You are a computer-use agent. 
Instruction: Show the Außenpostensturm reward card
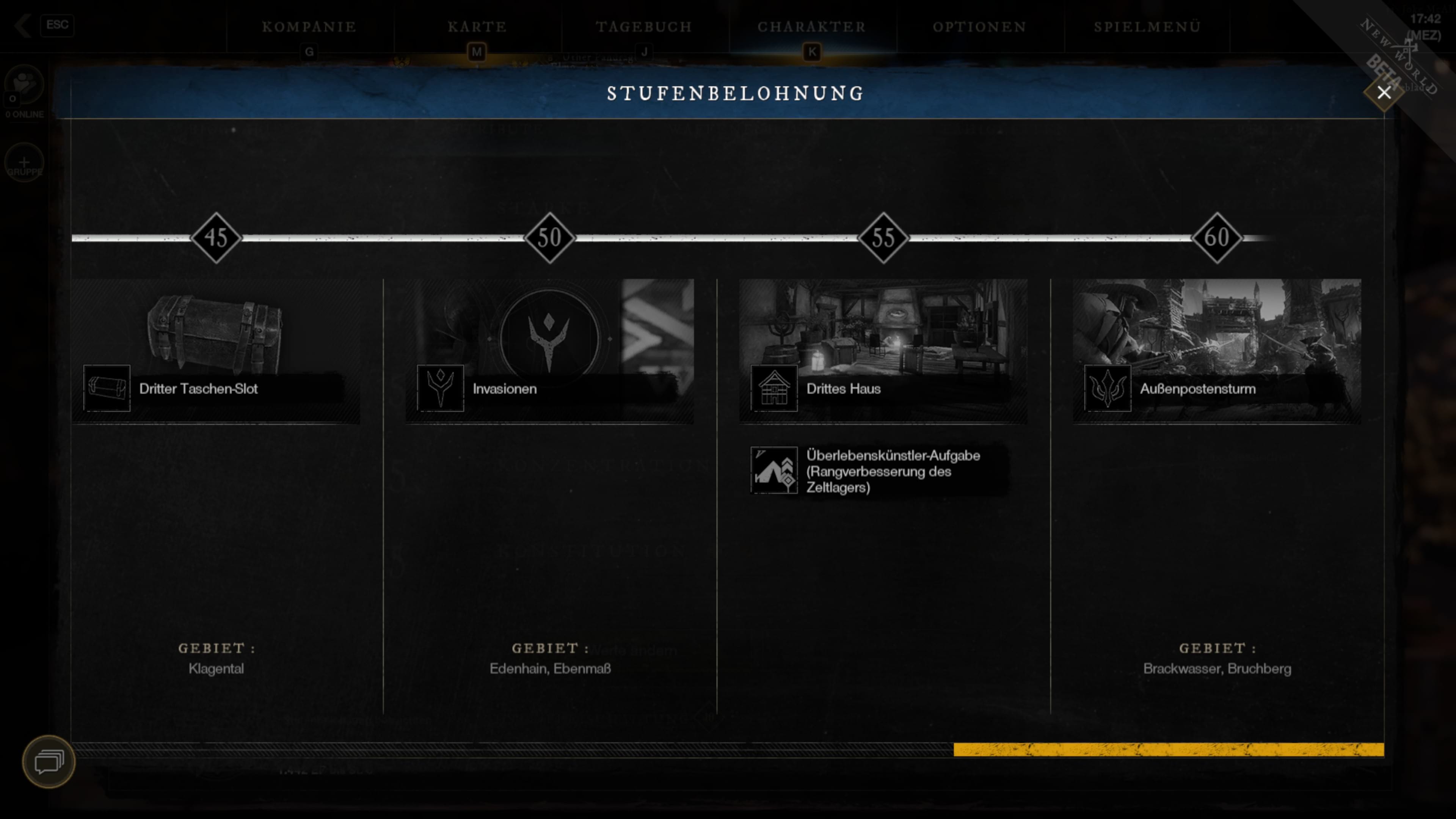(x=1216, y=350)
